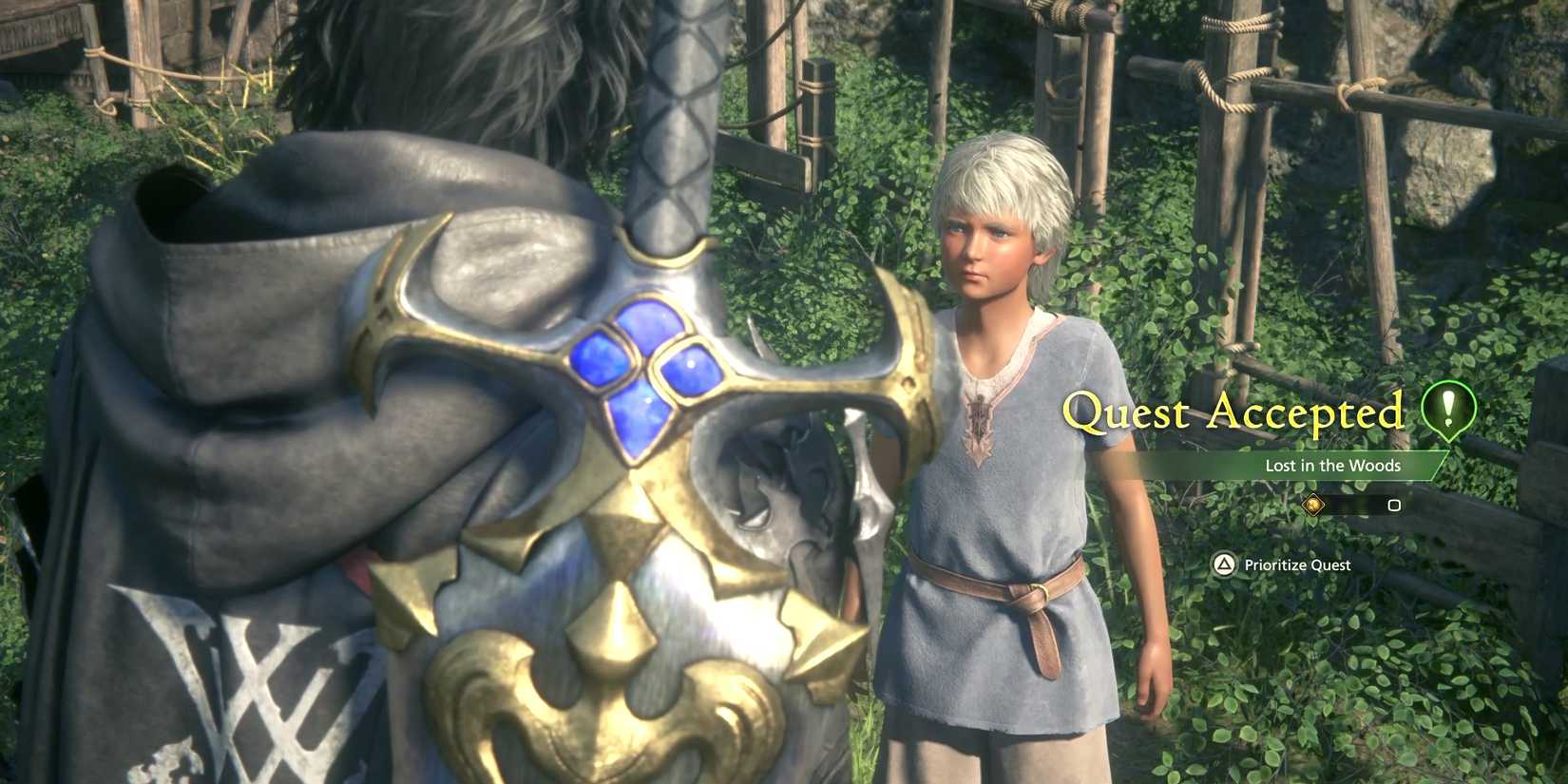This screenshot has height=784, width=1568.
Task: Expand the quest progress tracker bar
Action: (1354, 505)
